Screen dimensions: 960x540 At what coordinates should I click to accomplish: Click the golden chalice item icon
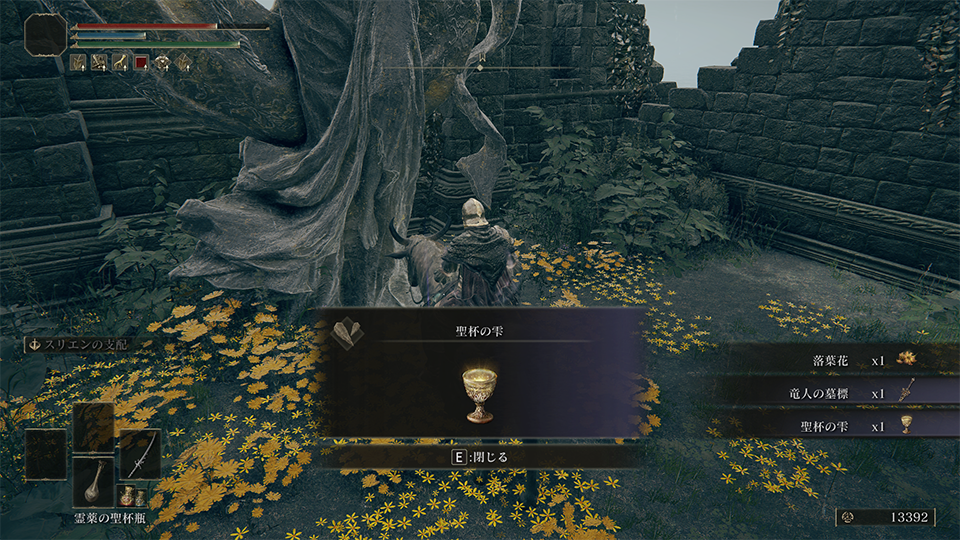click(x=480, y=393)
